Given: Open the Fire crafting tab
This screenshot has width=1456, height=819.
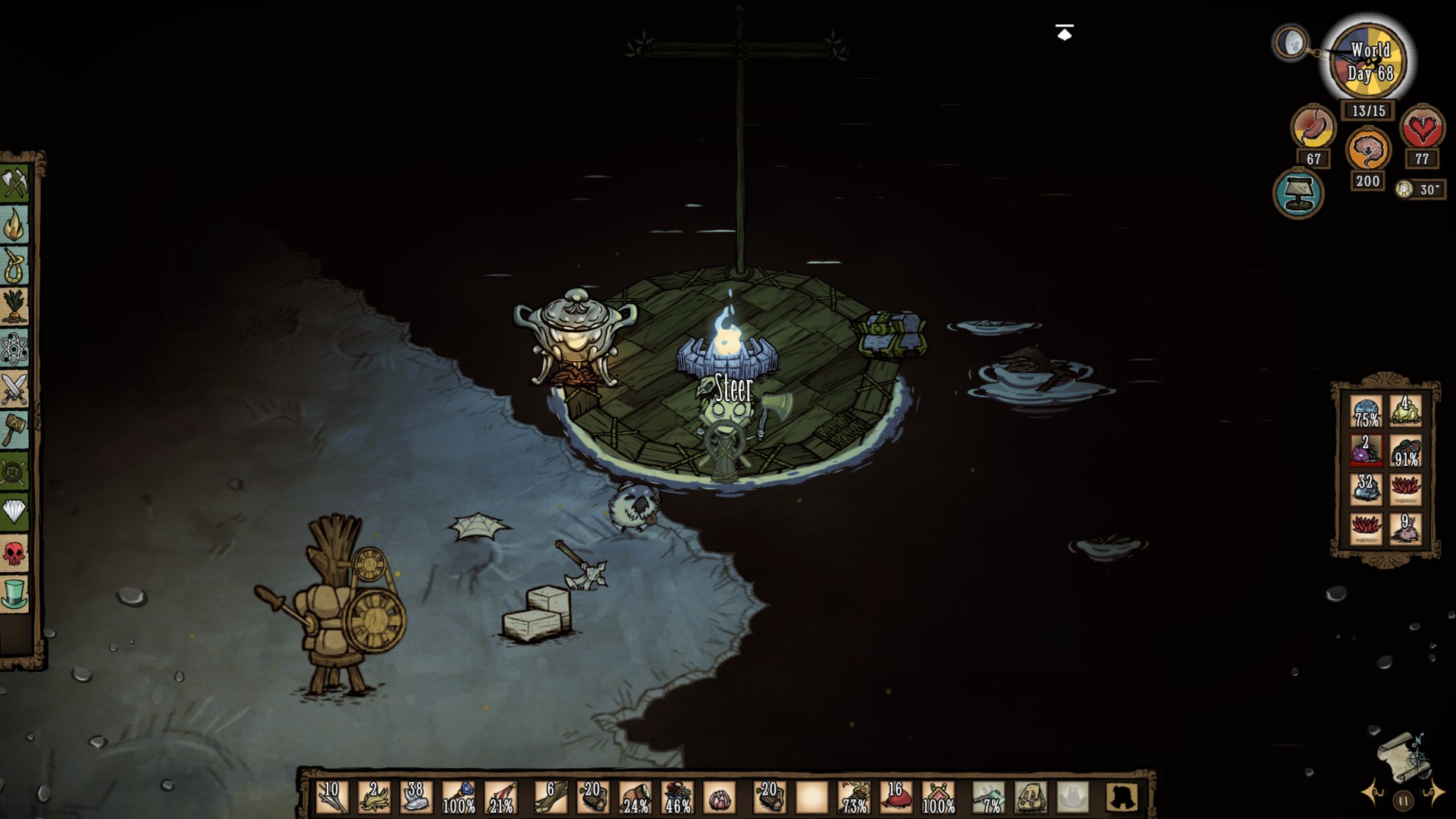Looking at the screenshot, I should coord(14,224).
